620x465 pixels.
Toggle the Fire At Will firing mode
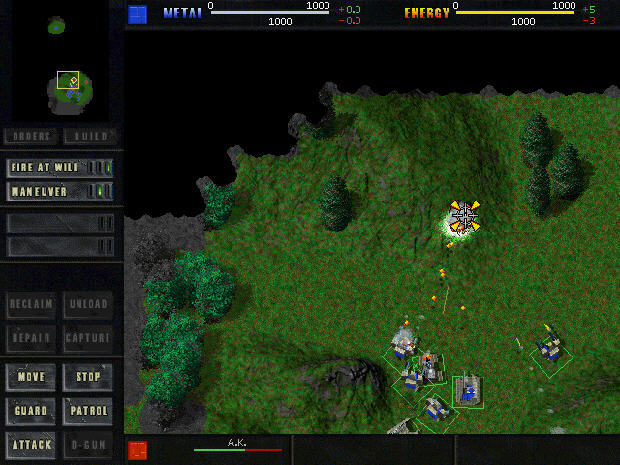pyautogui.click(x=60, y=168)
